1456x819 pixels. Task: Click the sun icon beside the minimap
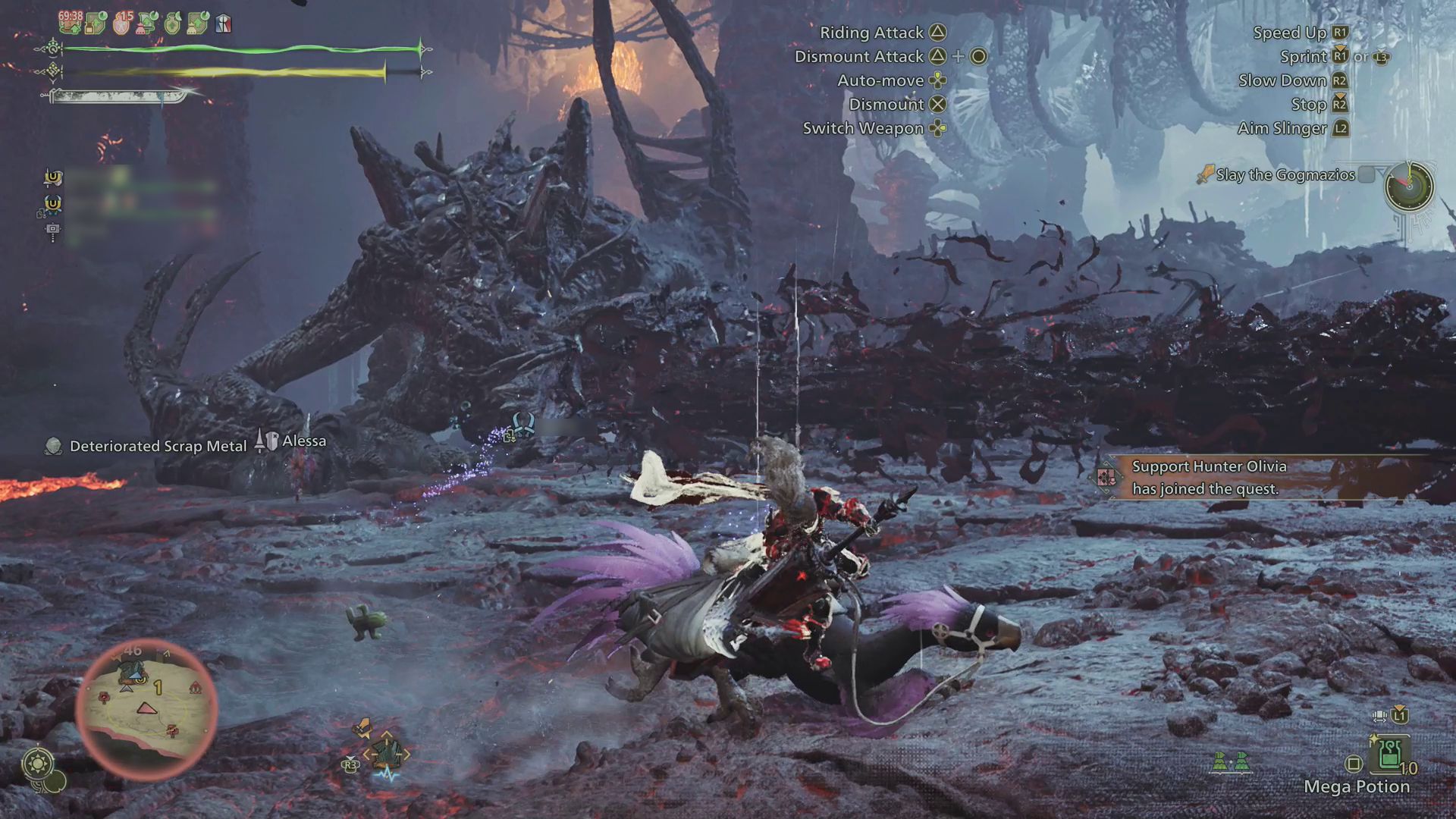click(37, 762)
